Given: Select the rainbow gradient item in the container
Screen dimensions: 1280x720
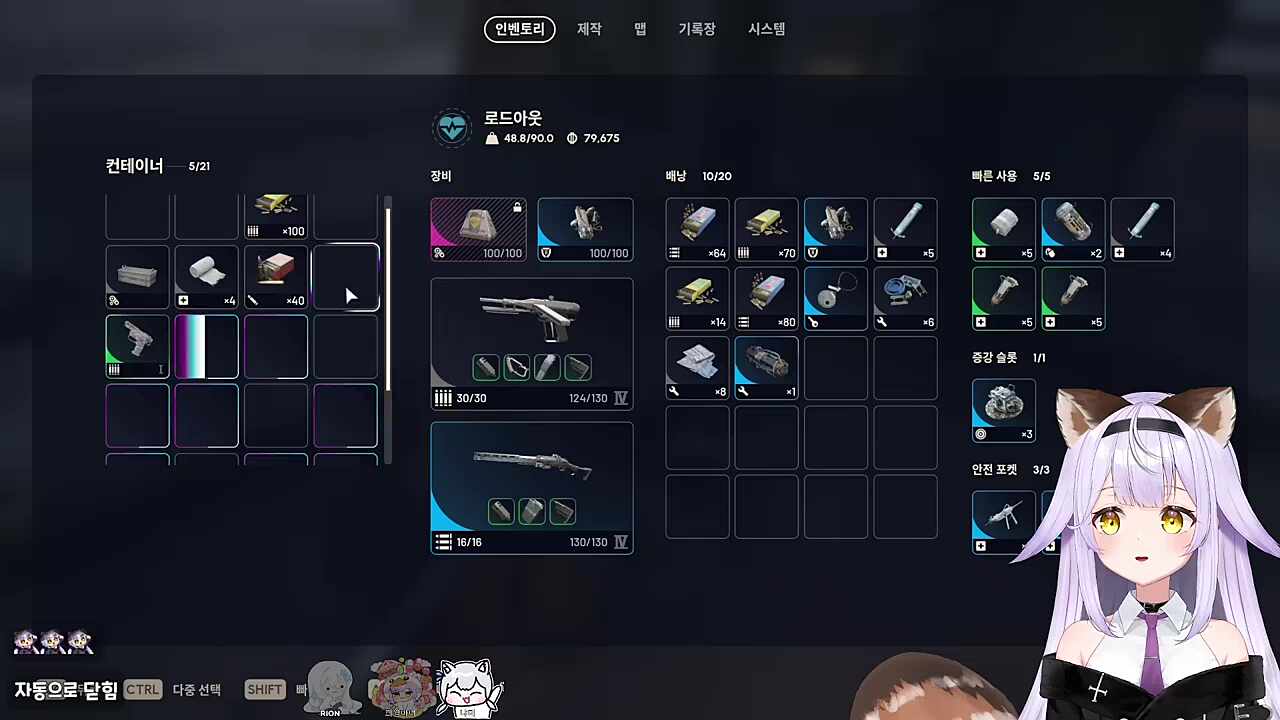Looking at the screenshot, I should point(206,345).
